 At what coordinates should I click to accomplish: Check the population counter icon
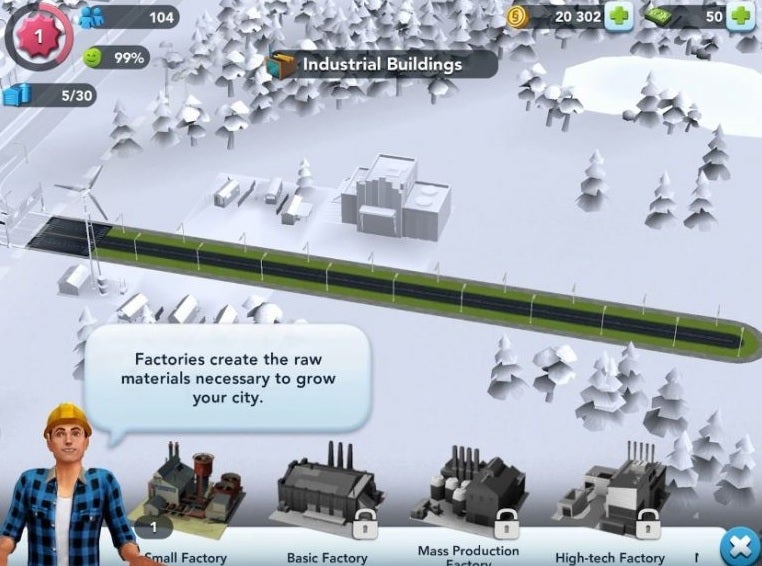[92, 17]
